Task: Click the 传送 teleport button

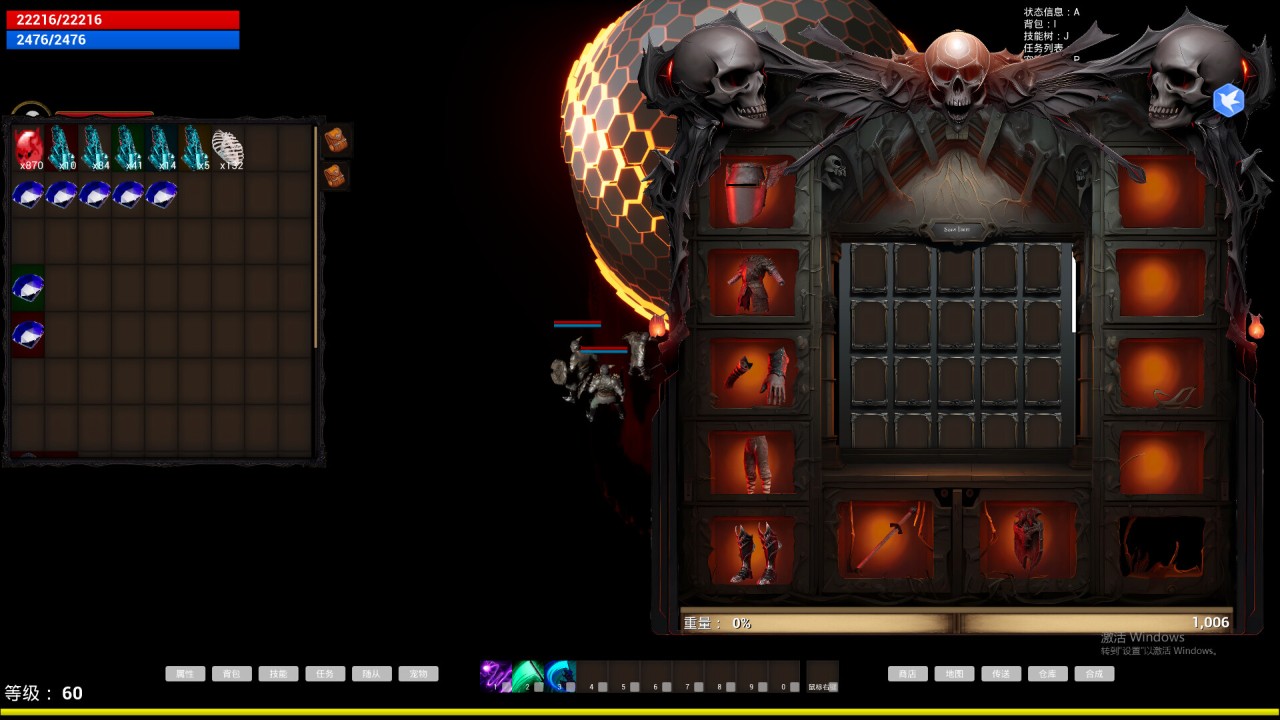Action: coord(1001,674)
